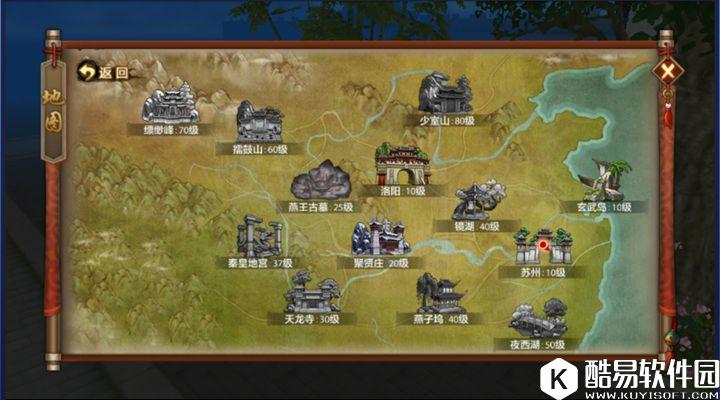Choose 少室山 level 80 location

coord(447,97)
